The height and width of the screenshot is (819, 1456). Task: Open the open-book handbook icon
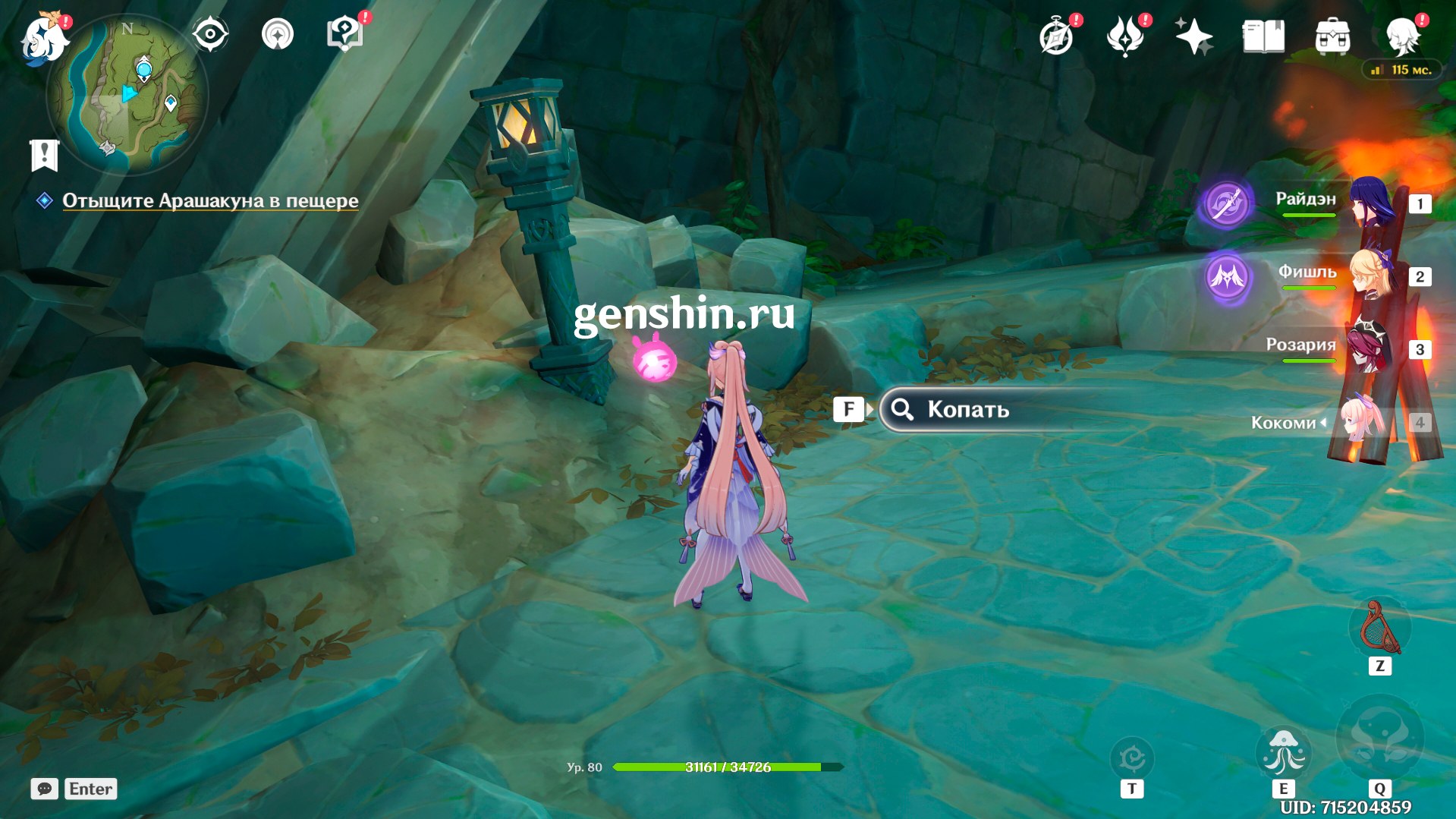click(x=1263, y=36)
